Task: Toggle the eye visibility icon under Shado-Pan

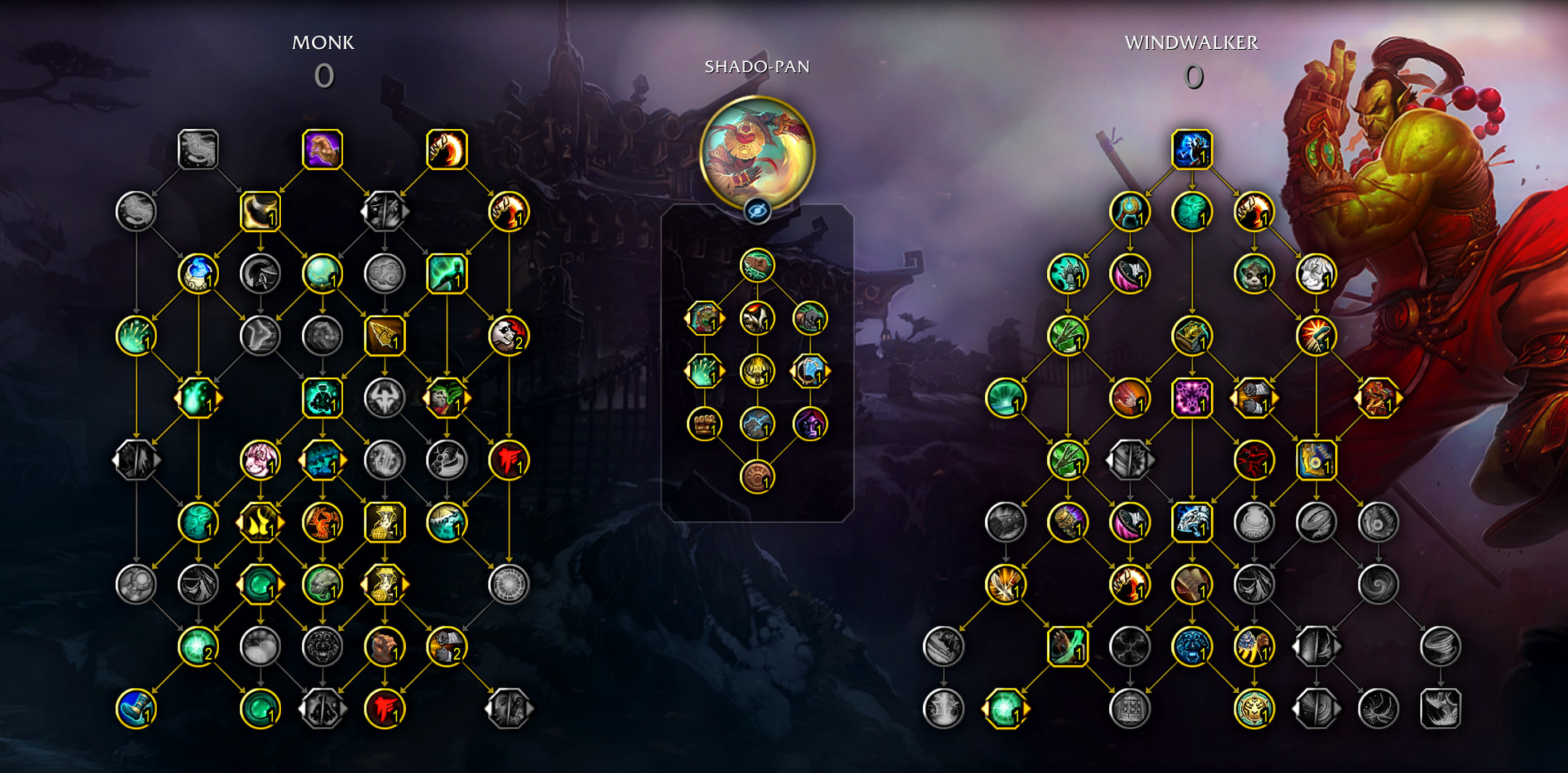Action: (757, 212)
